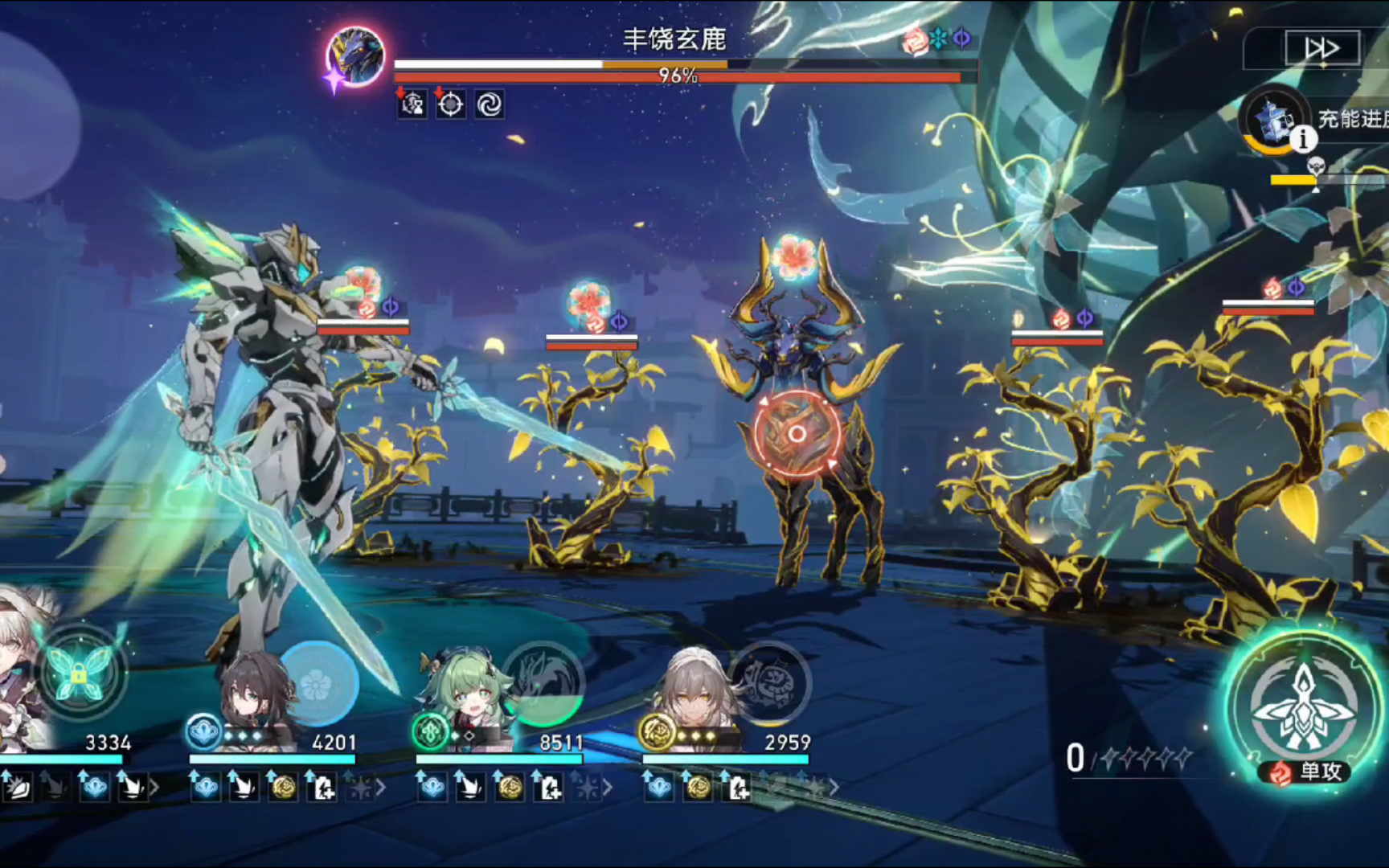Activate the green dragon ultimate icon
The image size is (1389, 868).
pyautogui.click(x=543, y=684)
